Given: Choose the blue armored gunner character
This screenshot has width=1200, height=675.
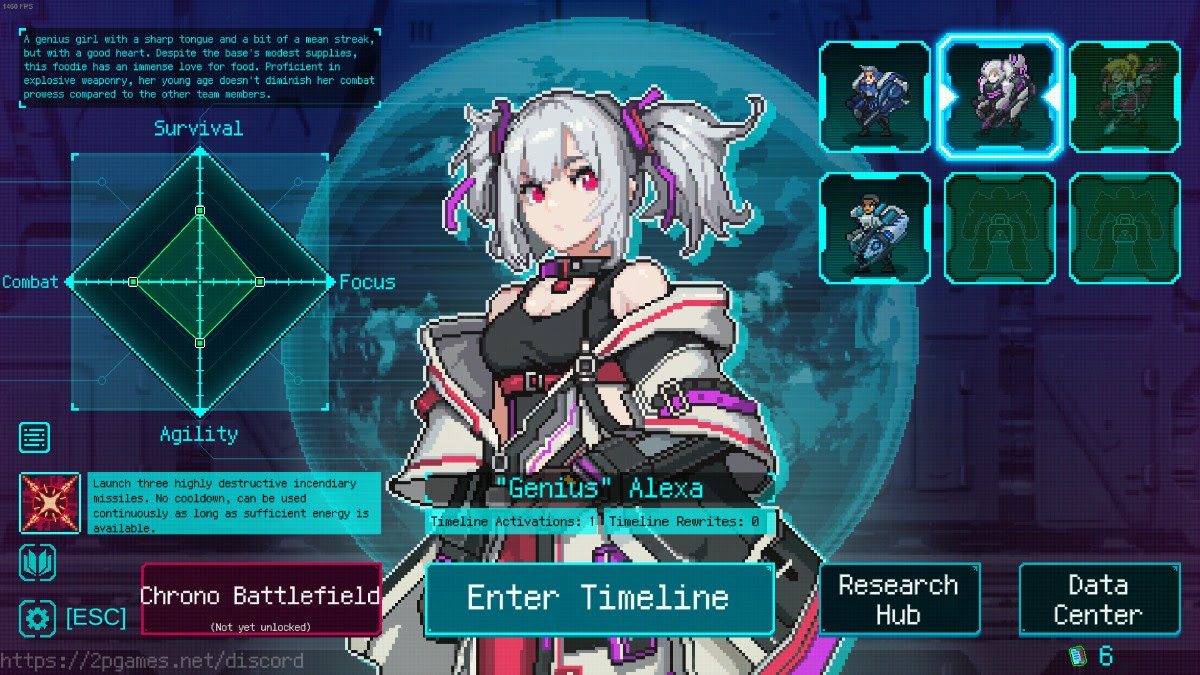Looking at the screenshot, I should click(874, 96).
